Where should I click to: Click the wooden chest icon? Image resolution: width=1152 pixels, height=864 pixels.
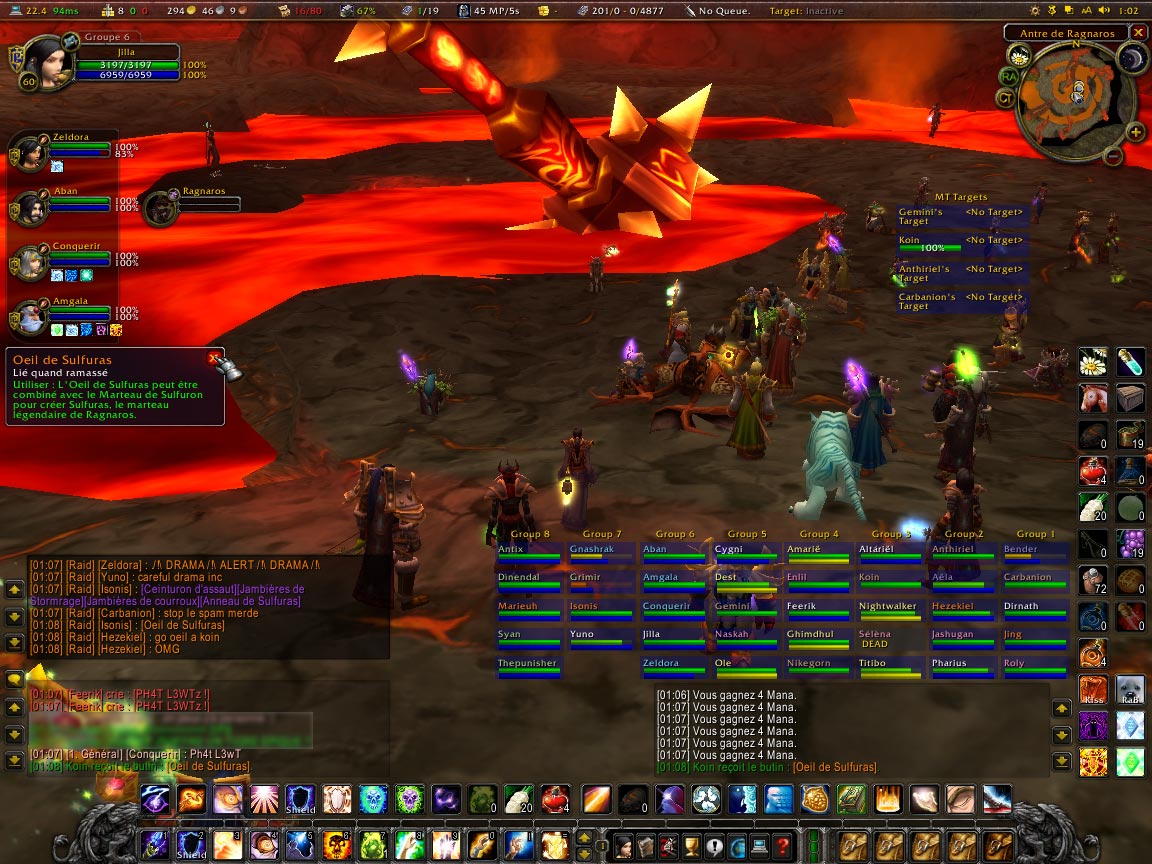click(1130, 398)
